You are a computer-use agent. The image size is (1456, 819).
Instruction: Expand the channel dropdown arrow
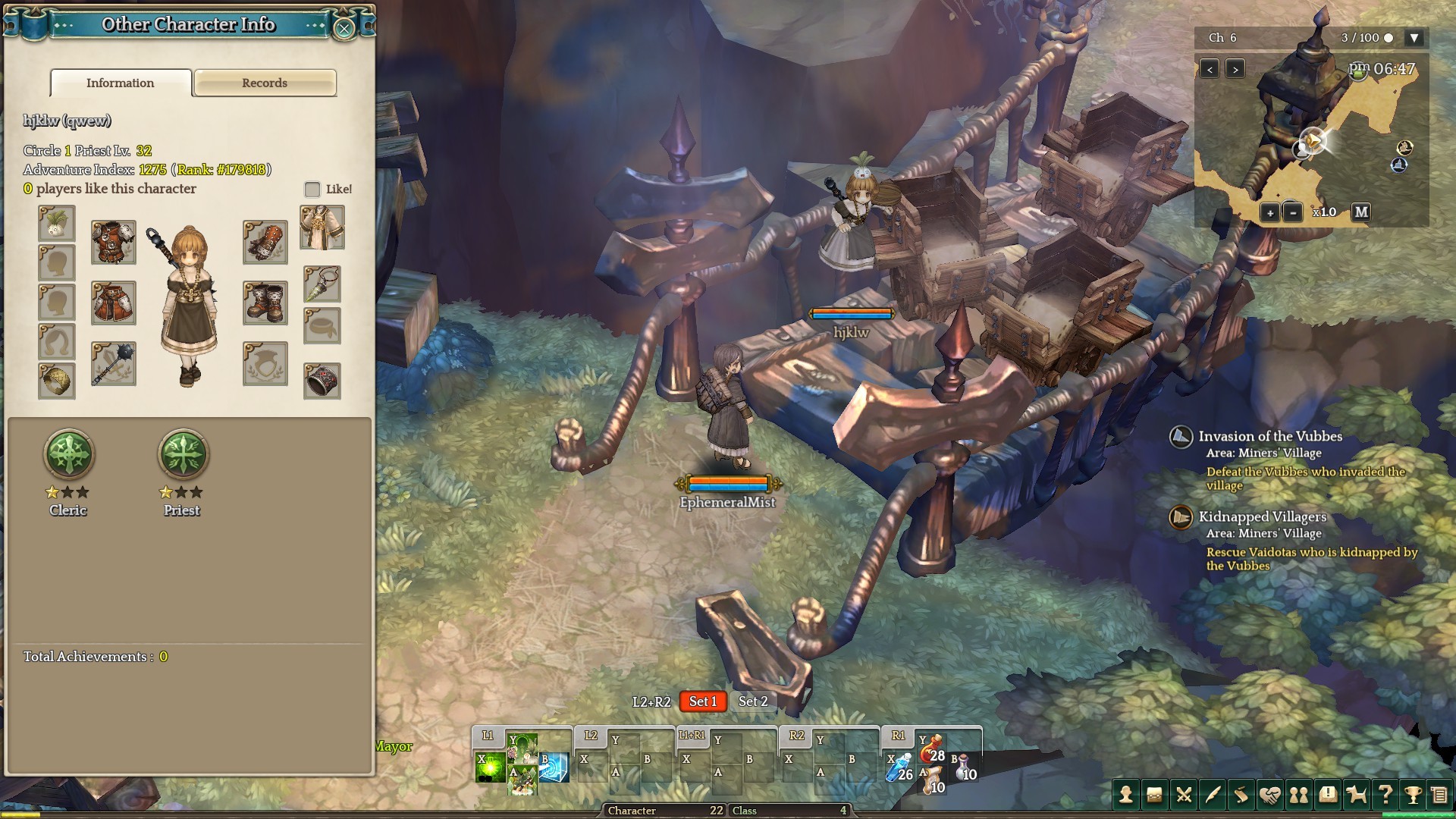[x=1414, y=38]
